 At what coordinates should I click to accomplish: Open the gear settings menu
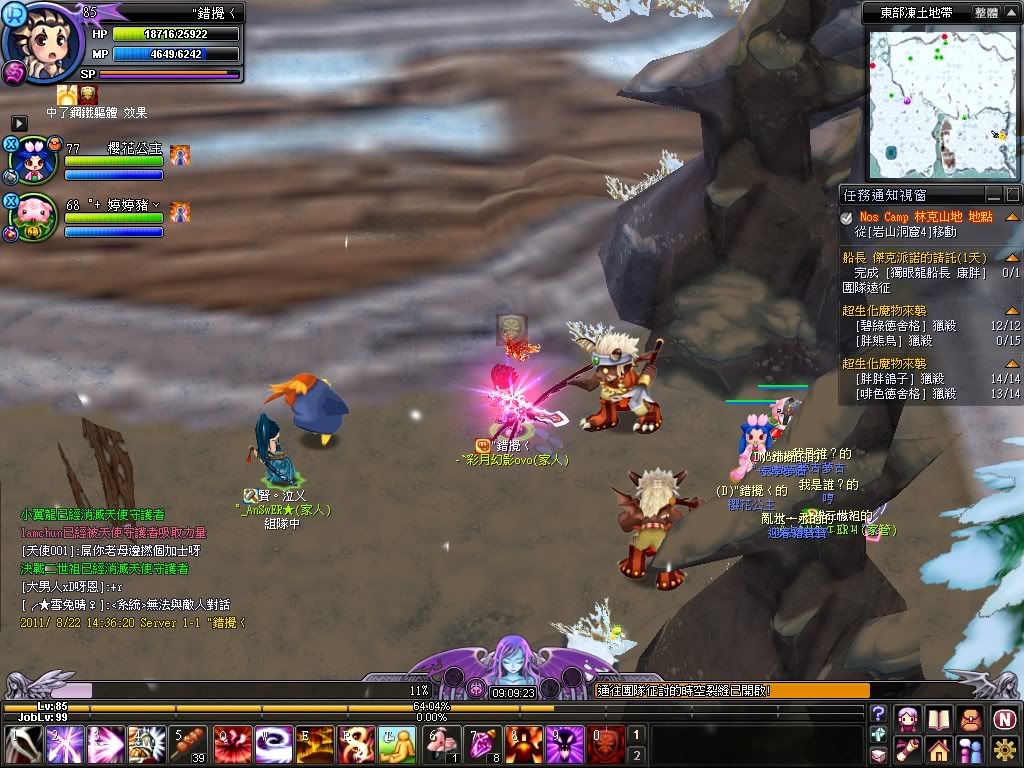coord(1004,749)
